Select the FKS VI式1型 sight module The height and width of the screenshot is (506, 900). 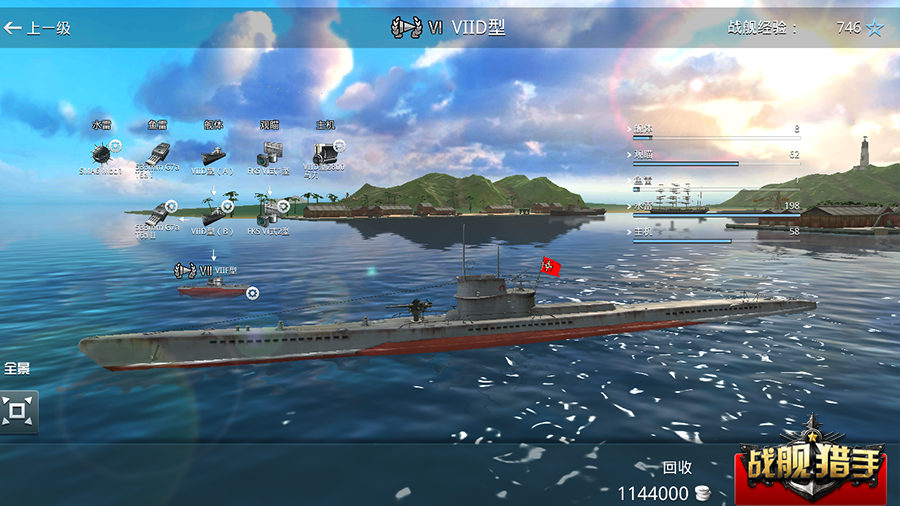point(268,155)
